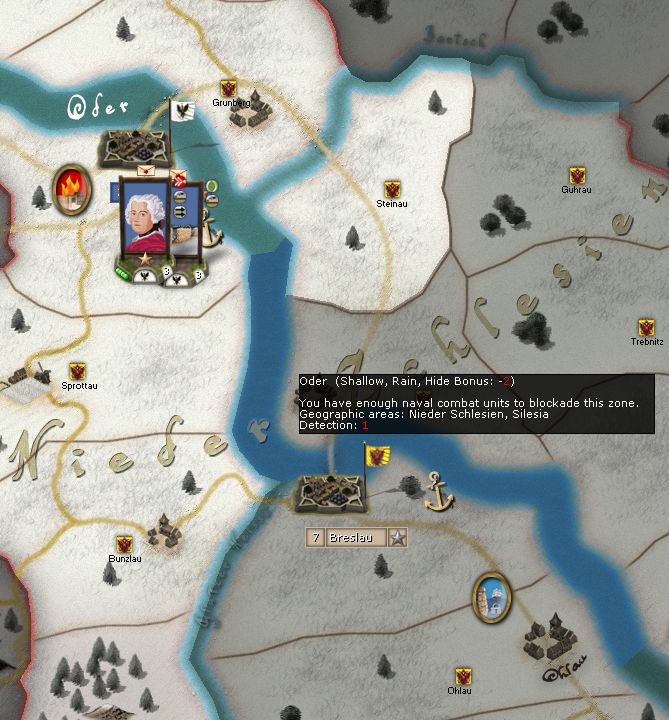Select the Frederick the Great army stack
This screenshot has height=720, width=669.
click(x=148, y=220)
